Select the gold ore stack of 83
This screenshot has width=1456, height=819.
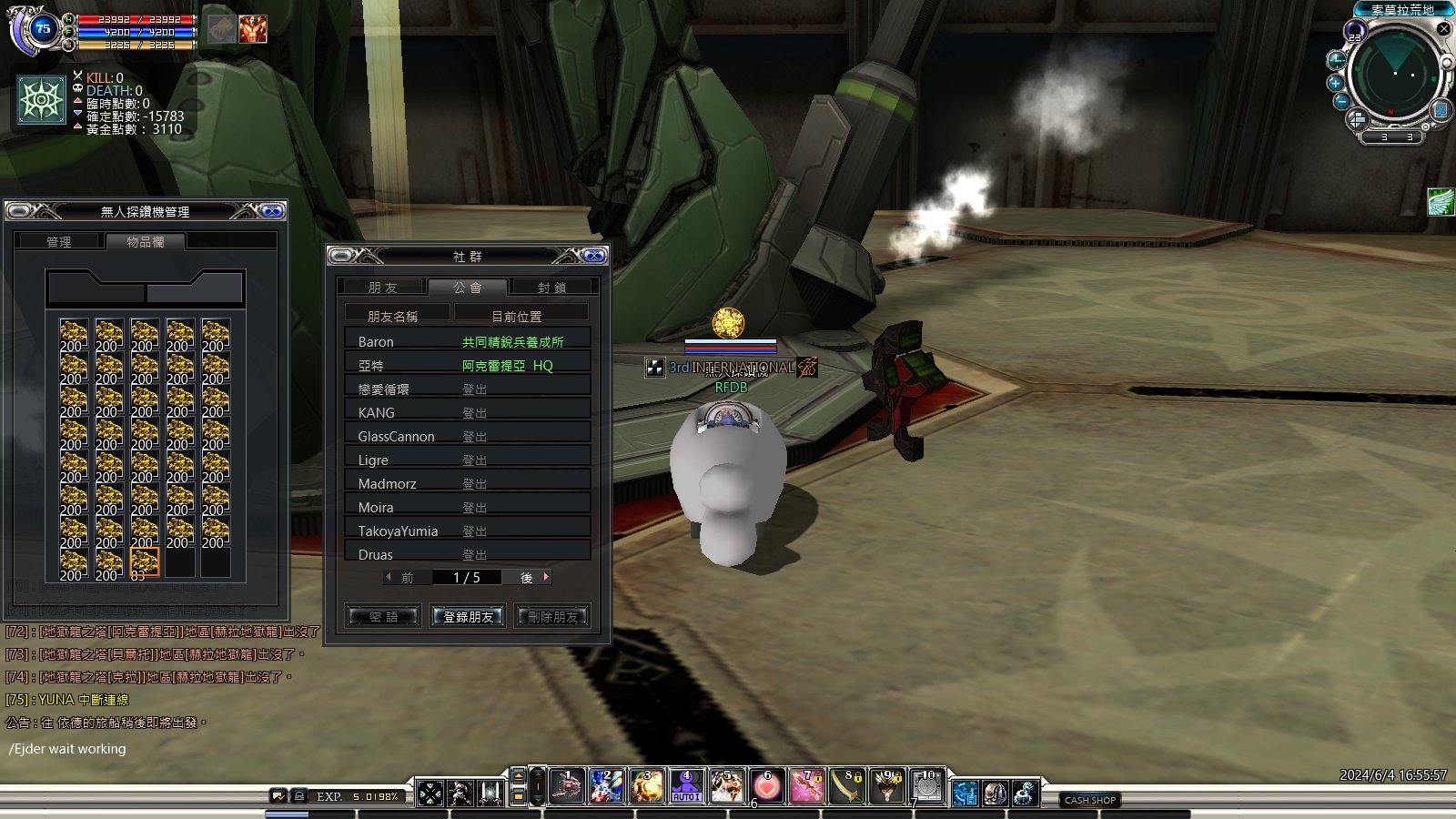[x=144, y=563]
